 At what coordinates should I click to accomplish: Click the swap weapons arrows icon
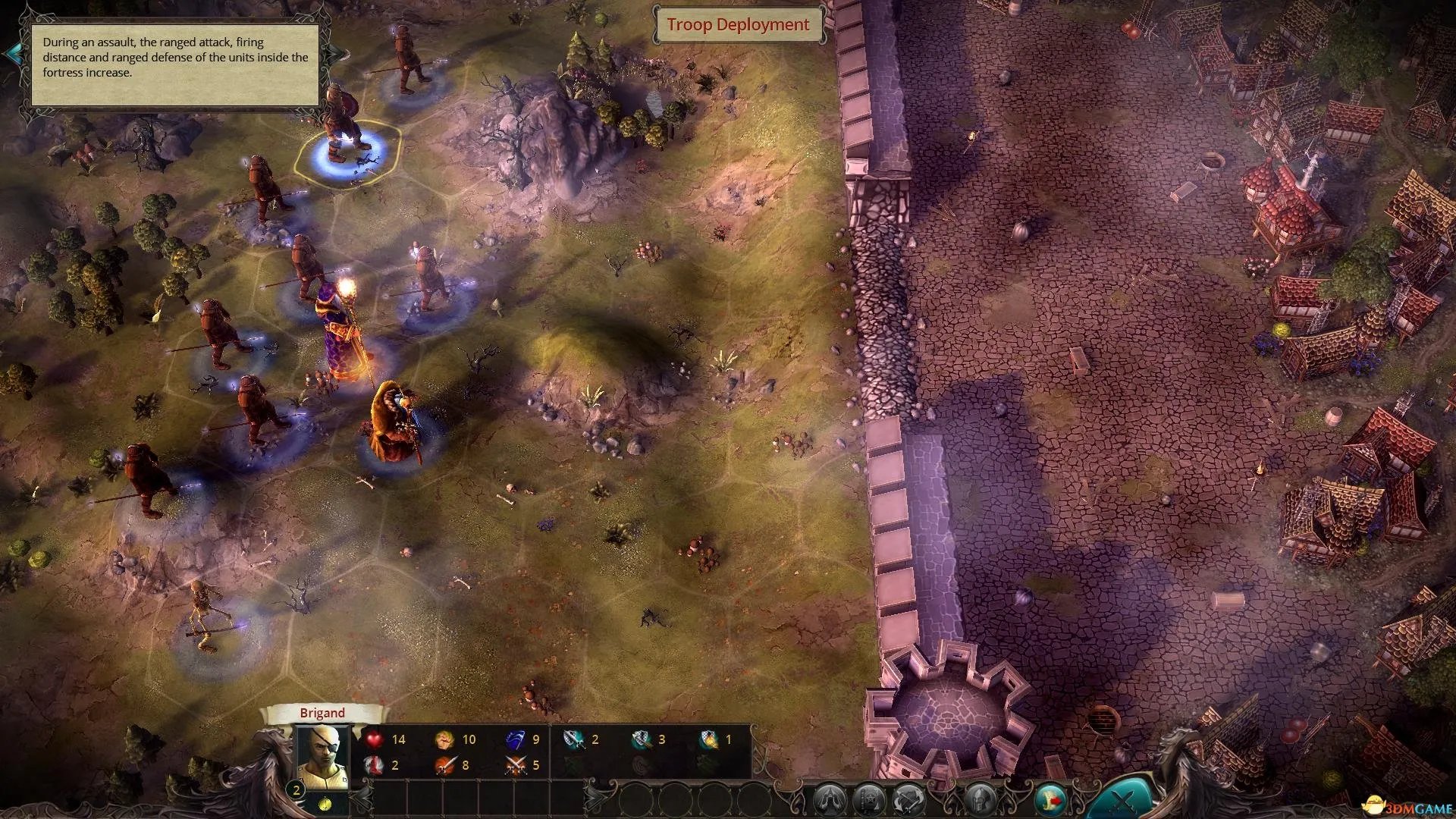pyautogui.click(x=908, y=800)
